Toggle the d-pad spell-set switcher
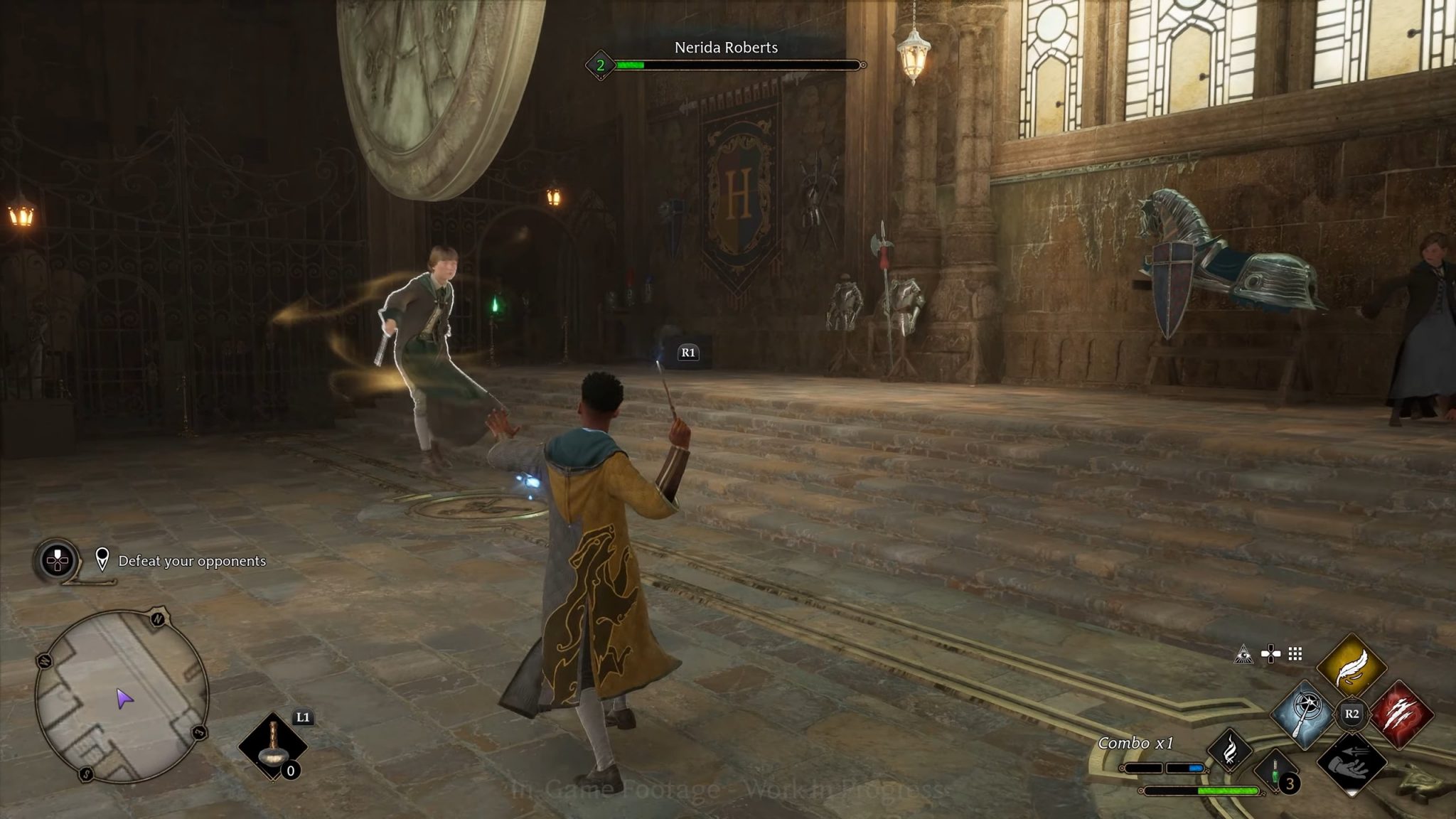The width and height of the screenshot is (1456, 819). click(1270, 653)
